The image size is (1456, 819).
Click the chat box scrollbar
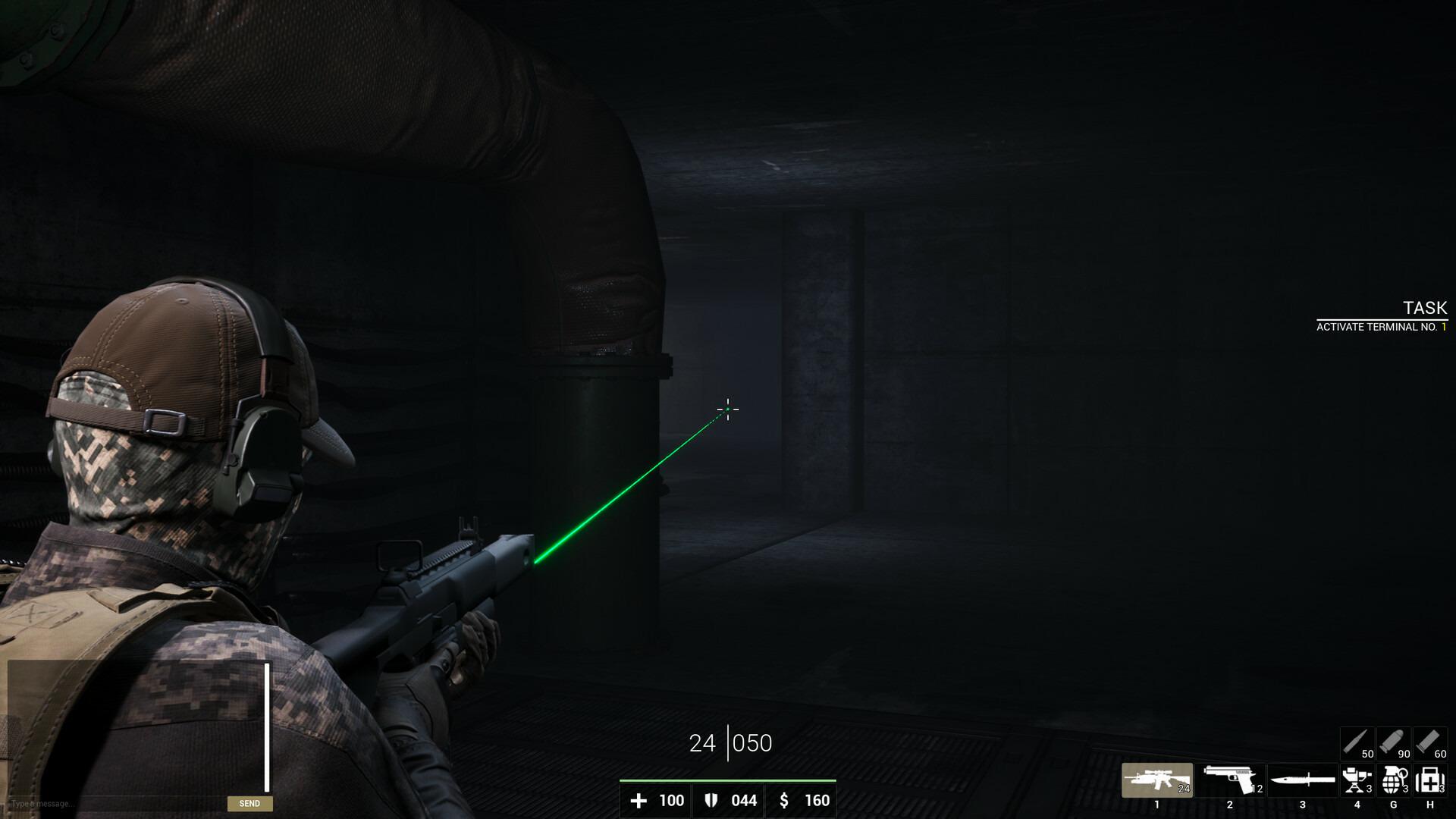[267, 726]
